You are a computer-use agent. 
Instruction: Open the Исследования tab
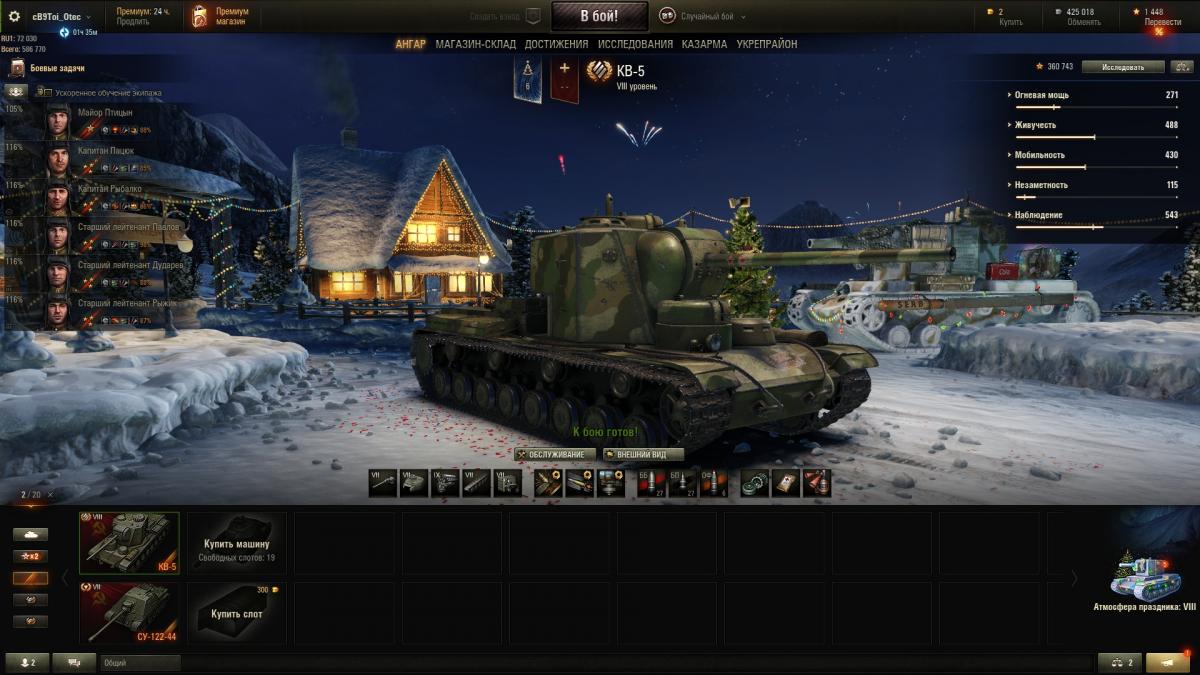[x=635, y=44]
